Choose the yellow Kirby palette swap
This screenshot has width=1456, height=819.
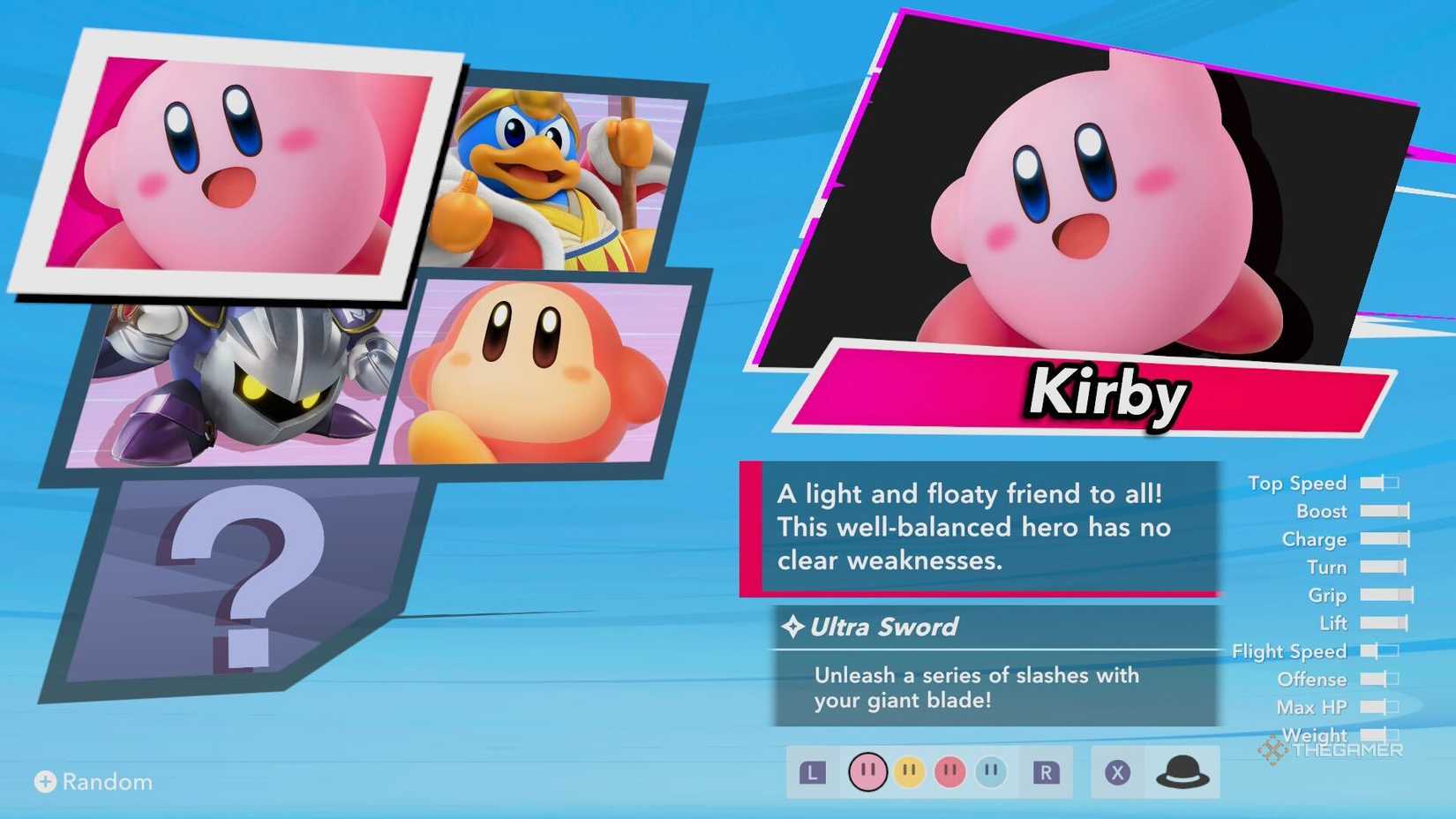pos(909,770)
